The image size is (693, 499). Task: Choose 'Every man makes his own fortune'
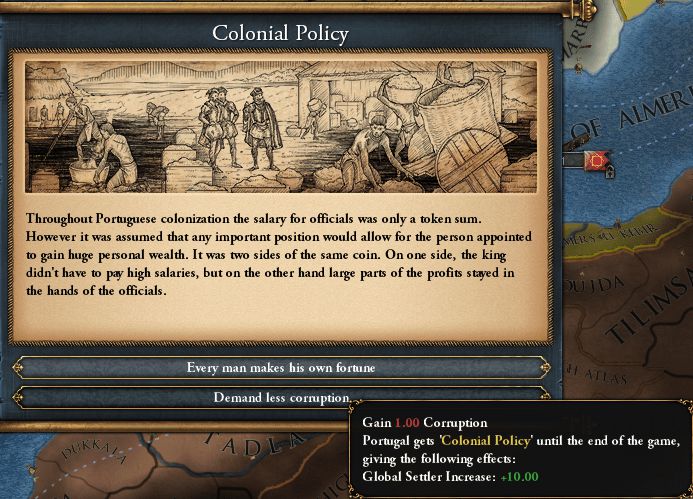281,368
